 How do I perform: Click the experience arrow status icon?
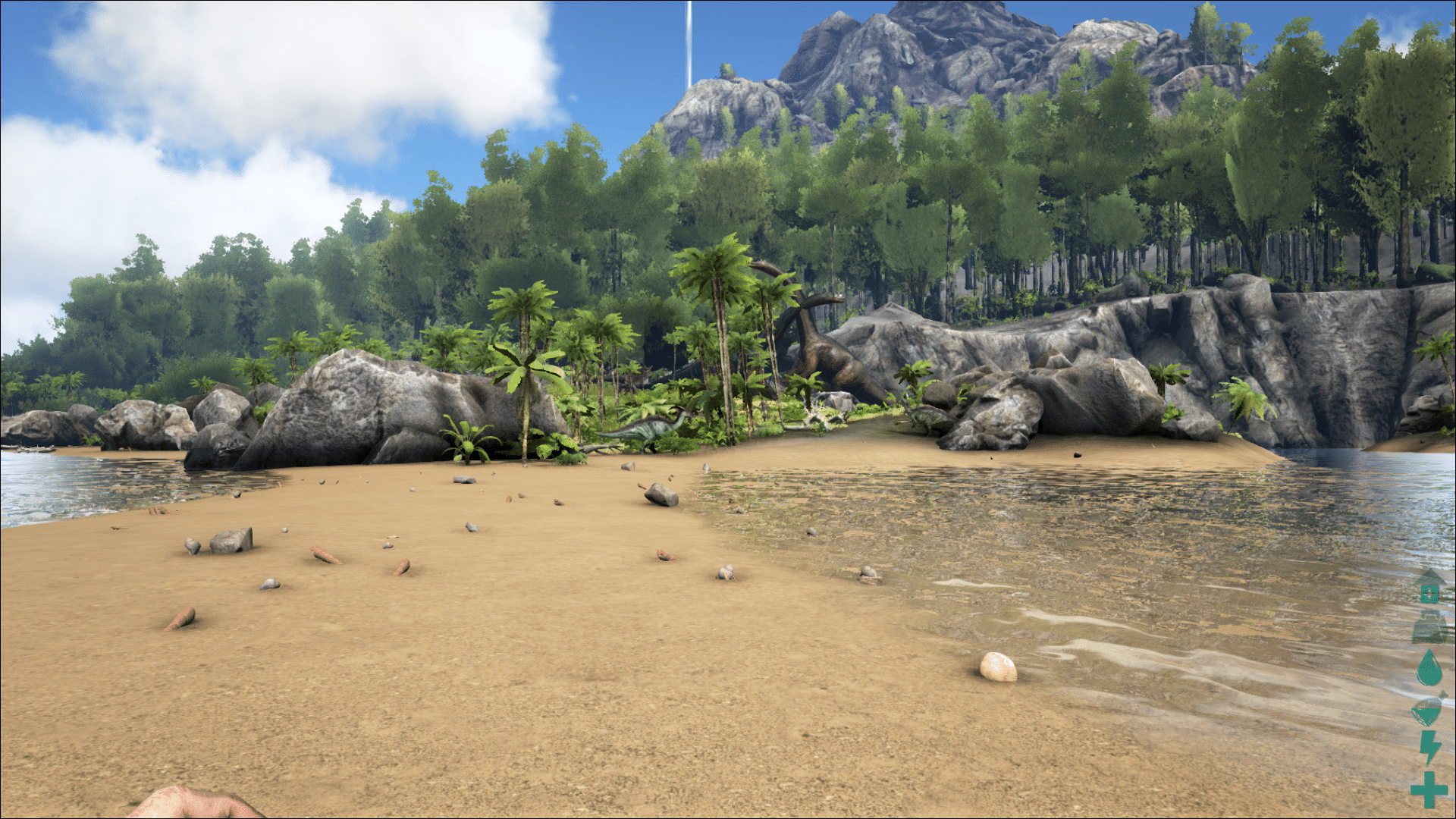(x=1429, y=586)
